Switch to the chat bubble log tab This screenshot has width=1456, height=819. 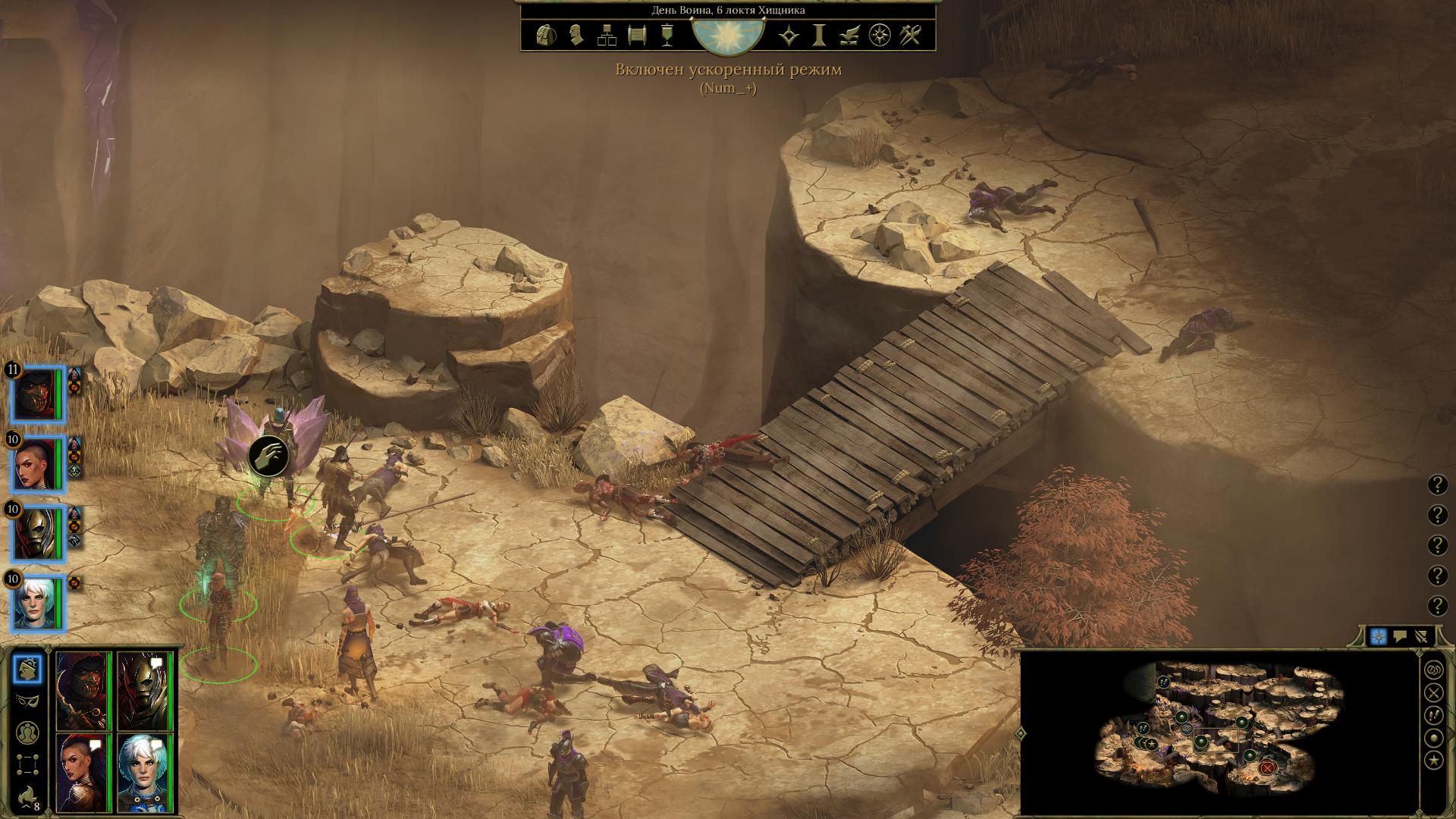click(1400, 637)
